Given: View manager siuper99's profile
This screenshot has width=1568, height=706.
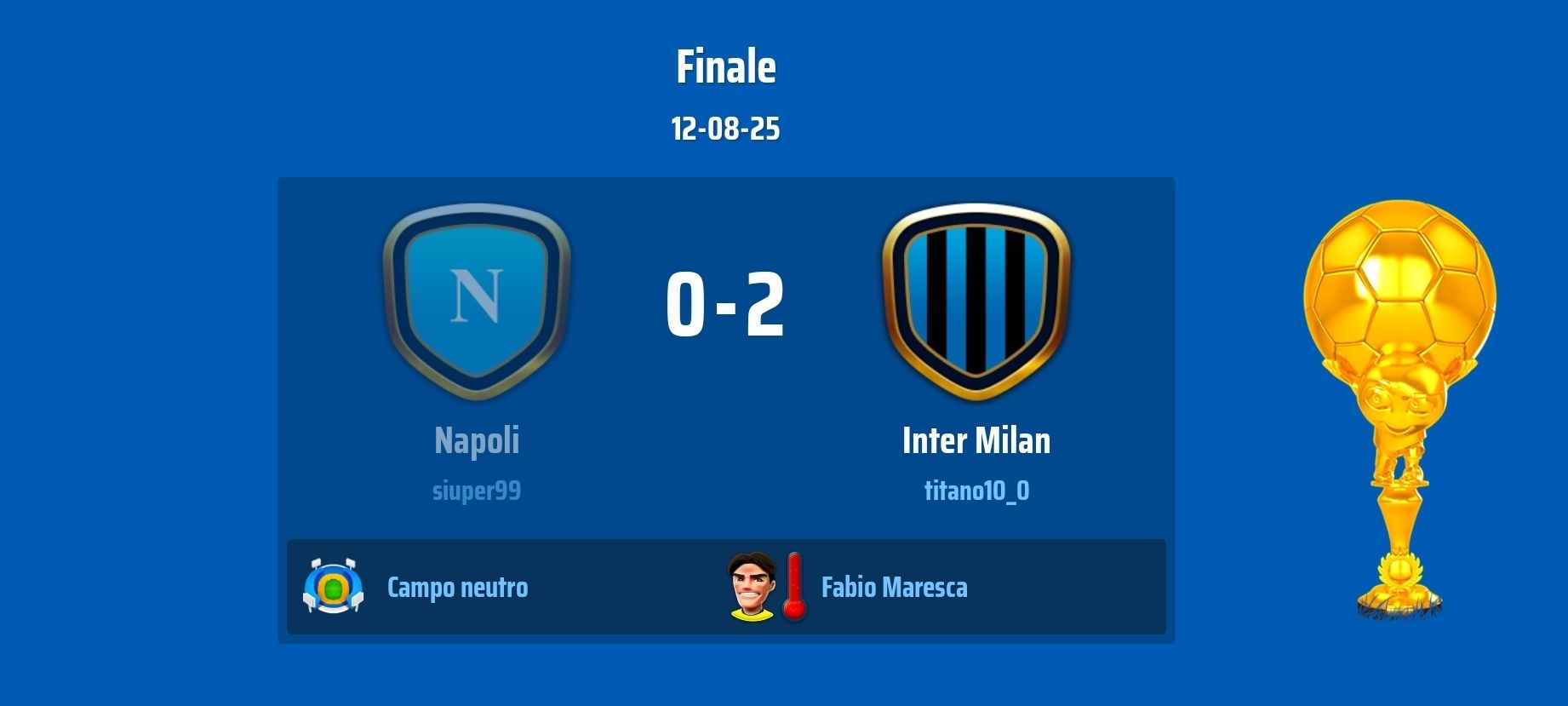Looking at the screenshot, I should 477,491.
